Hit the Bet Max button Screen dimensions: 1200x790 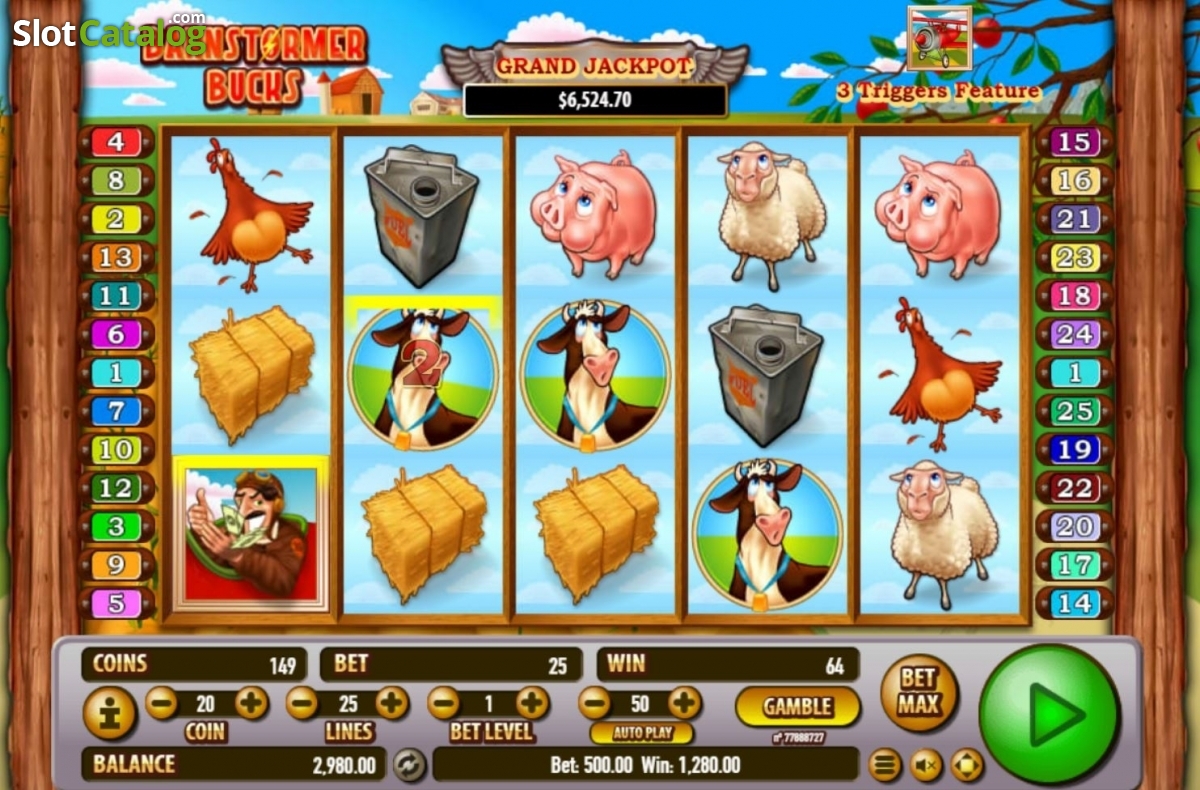pyautogui.click(x=918, y=691)
